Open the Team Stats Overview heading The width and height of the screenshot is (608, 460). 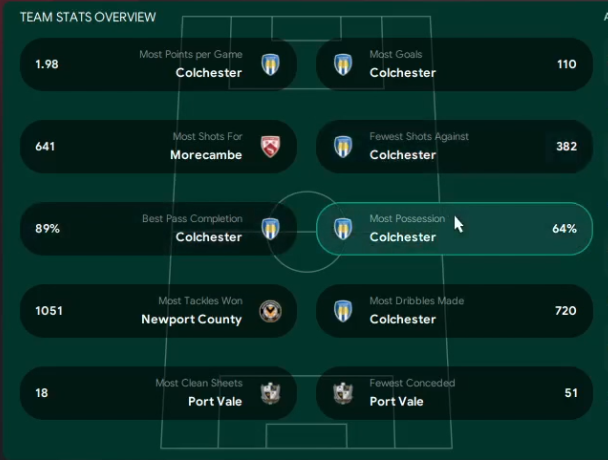[88, 17]
